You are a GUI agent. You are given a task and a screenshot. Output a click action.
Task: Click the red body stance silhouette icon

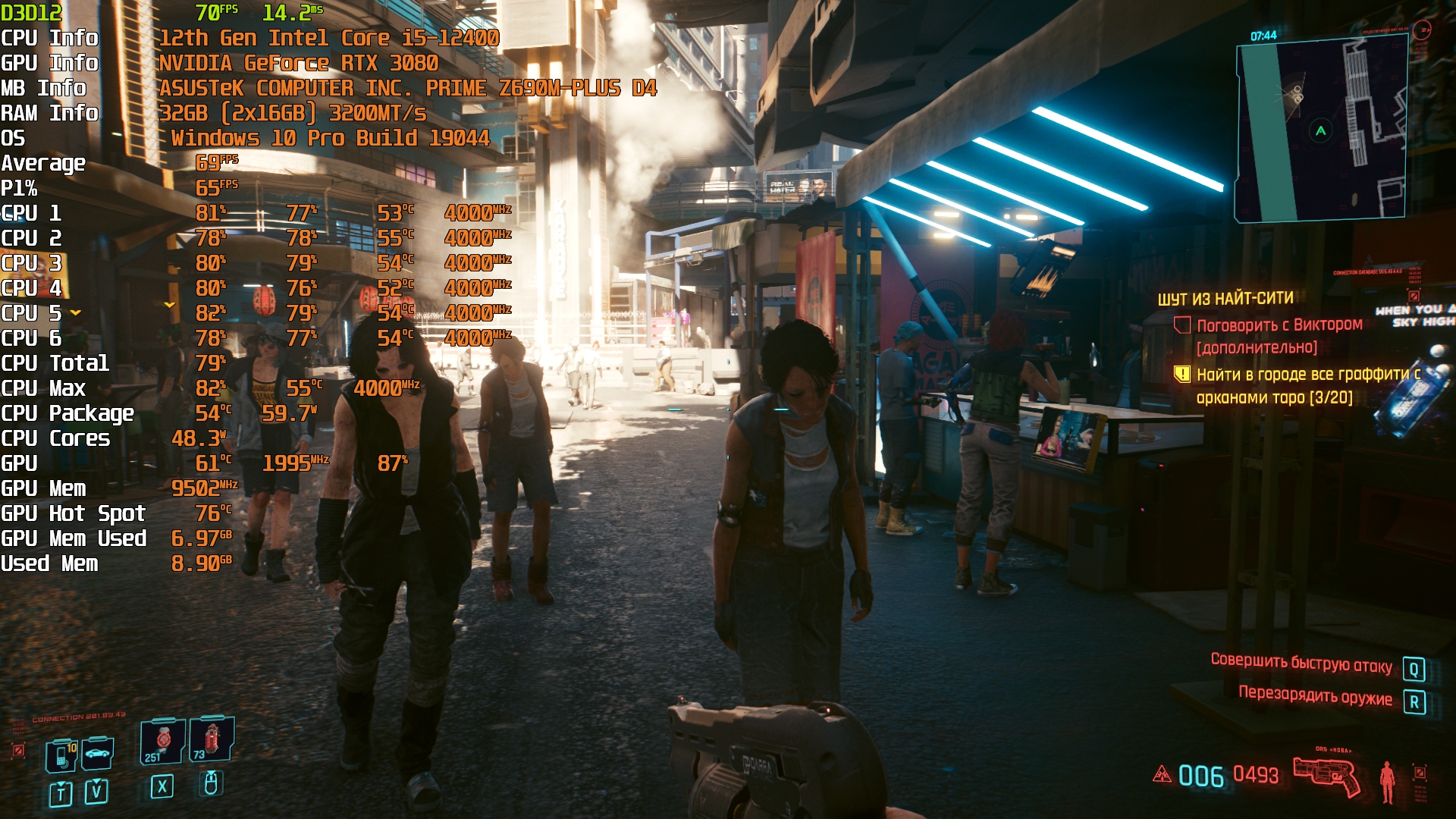tap(1387, 781)
